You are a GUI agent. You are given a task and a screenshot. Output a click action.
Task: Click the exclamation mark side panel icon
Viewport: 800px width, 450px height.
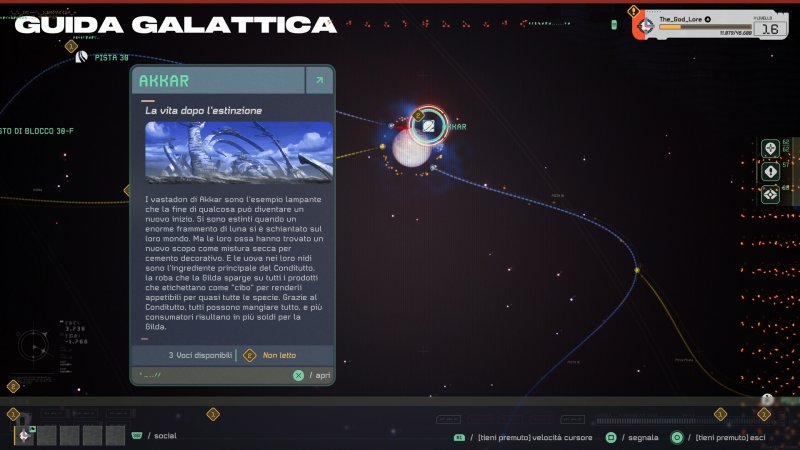point(770,171)
